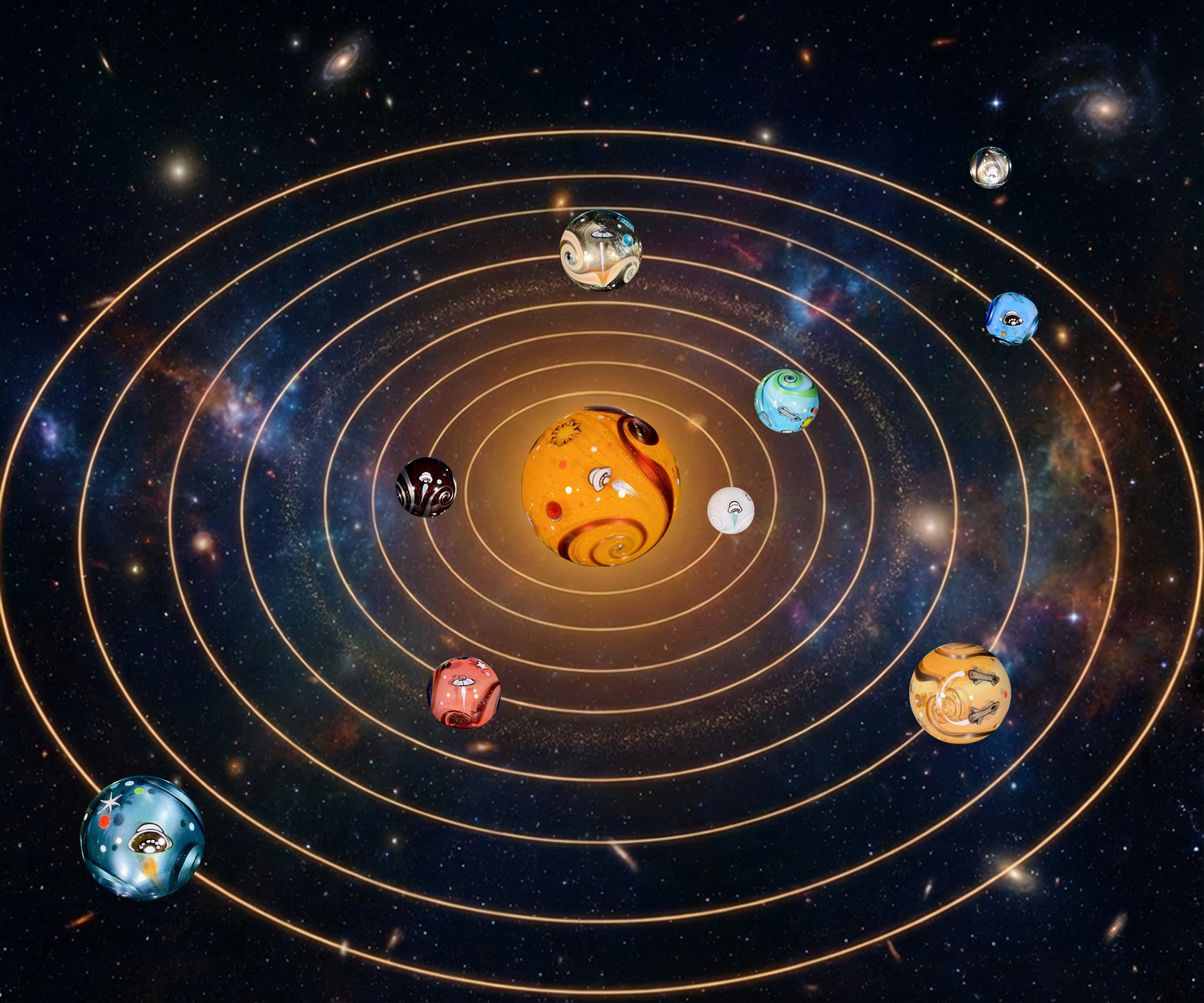Select the large teal planet marble

point(142,838)
